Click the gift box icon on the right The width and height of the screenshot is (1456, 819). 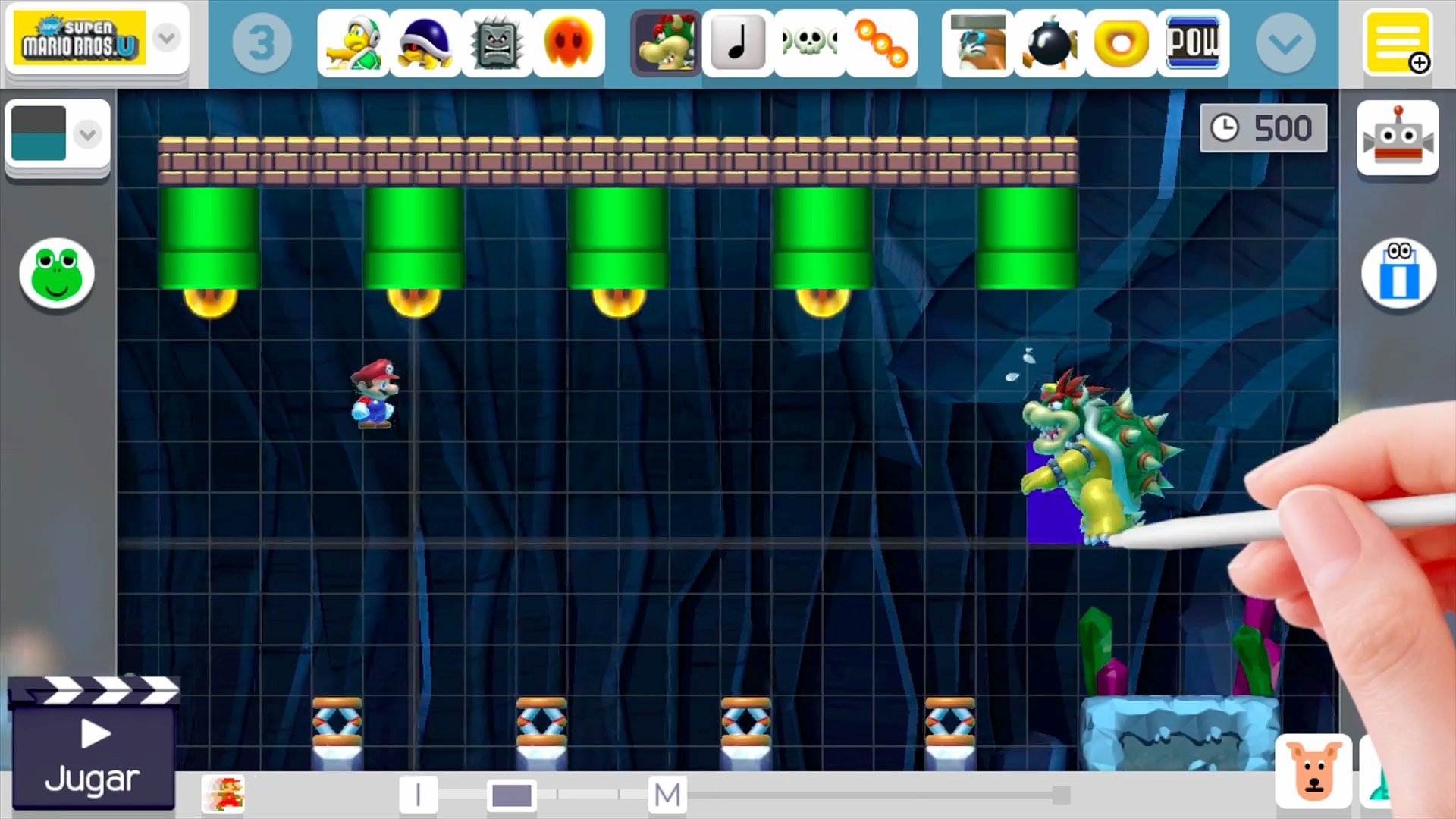pos(1398,275)
